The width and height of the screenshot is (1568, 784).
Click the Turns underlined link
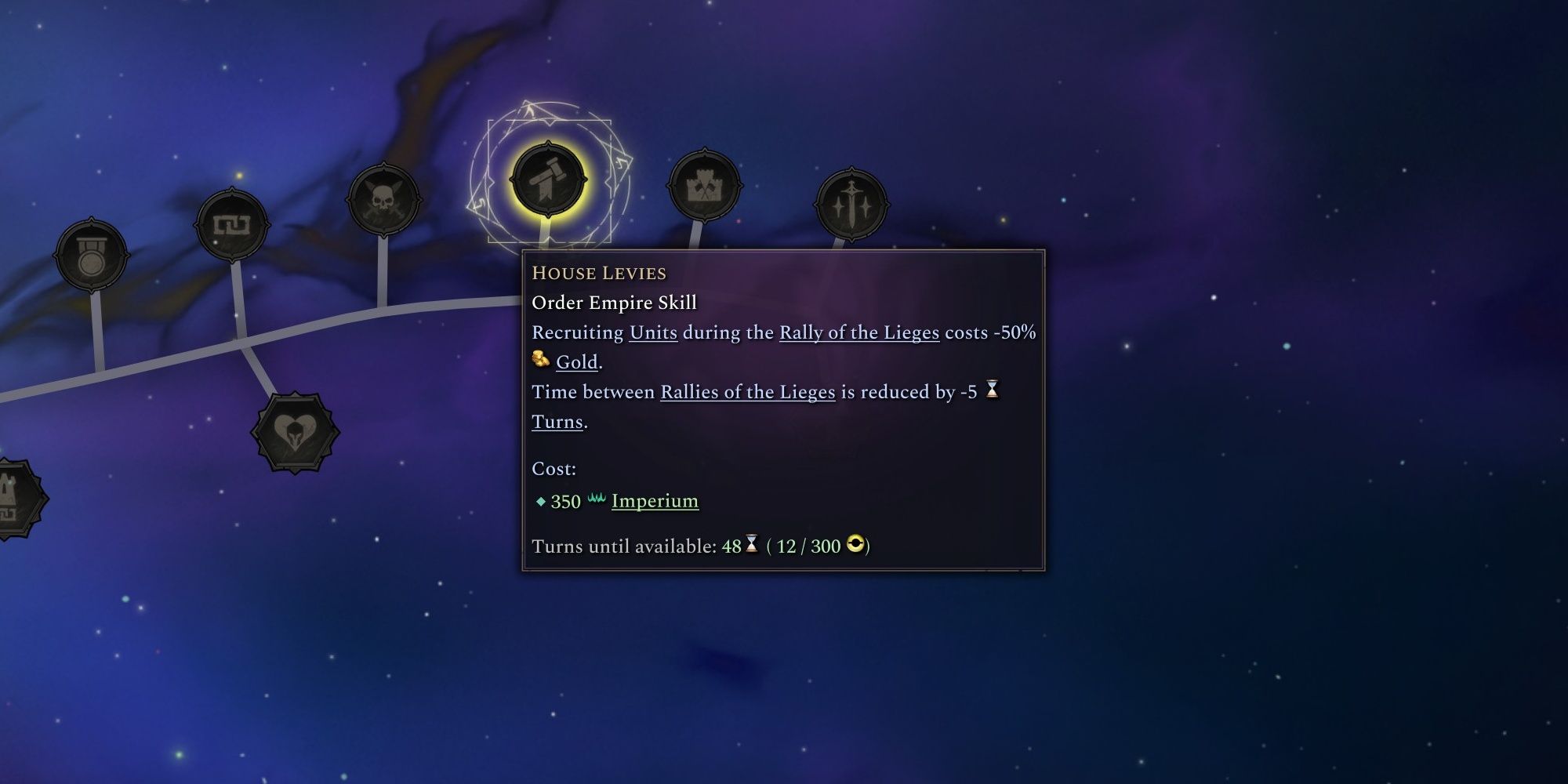pos(557,422)
